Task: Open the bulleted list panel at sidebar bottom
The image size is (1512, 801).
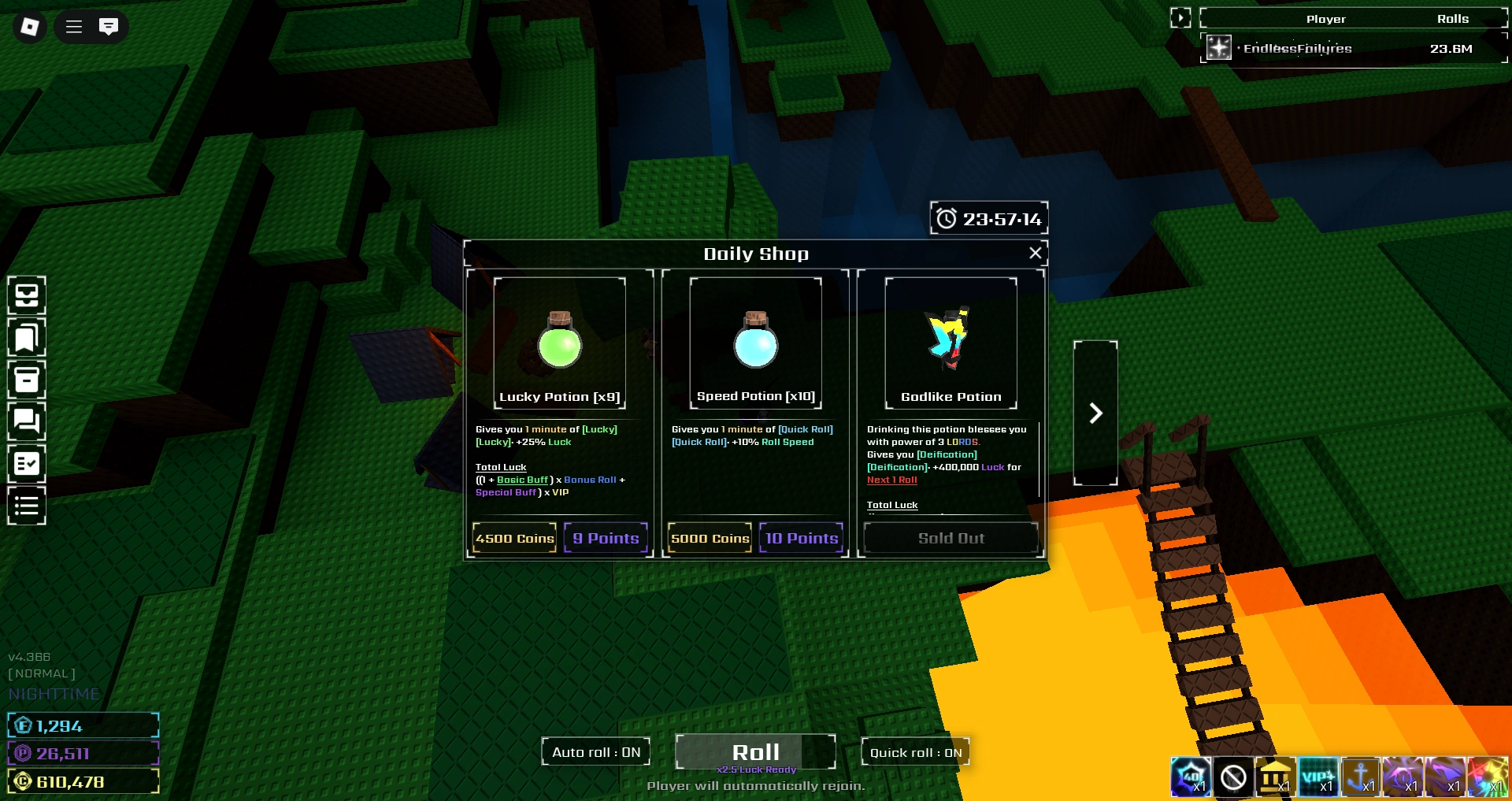Action: [26, 505]
